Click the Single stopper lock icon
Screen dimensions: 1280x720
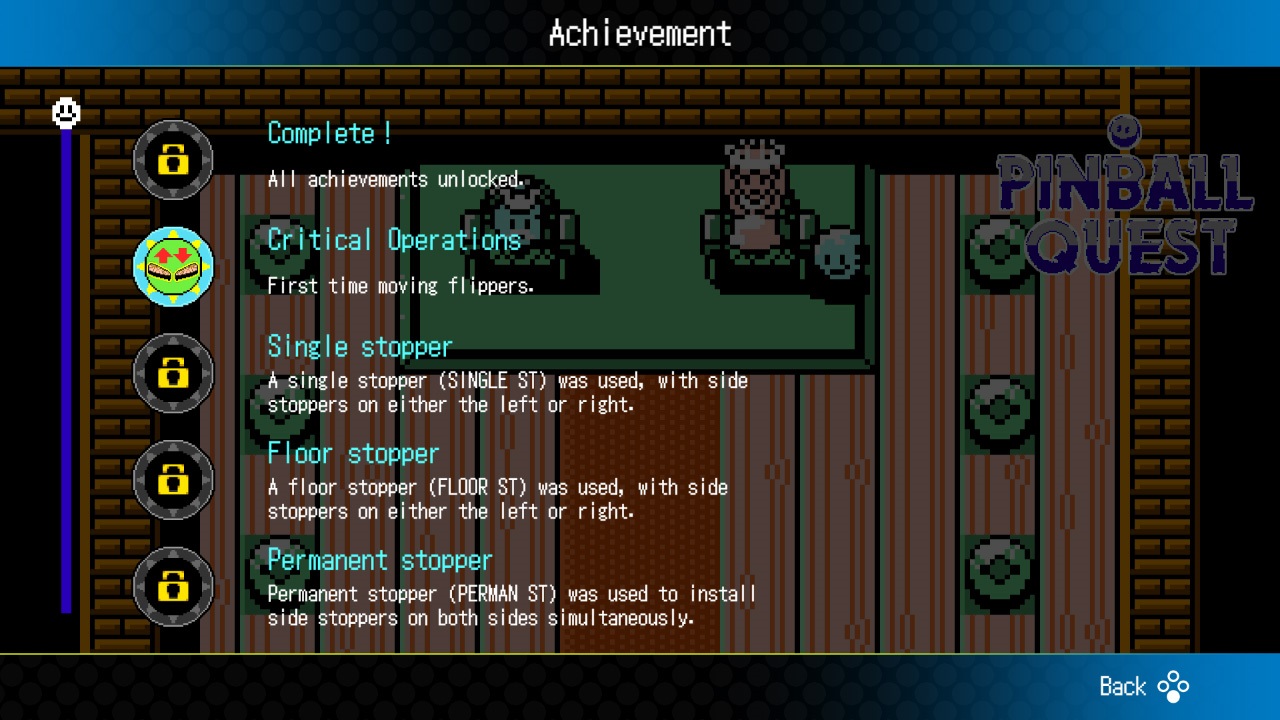click(x=172, y=373)
